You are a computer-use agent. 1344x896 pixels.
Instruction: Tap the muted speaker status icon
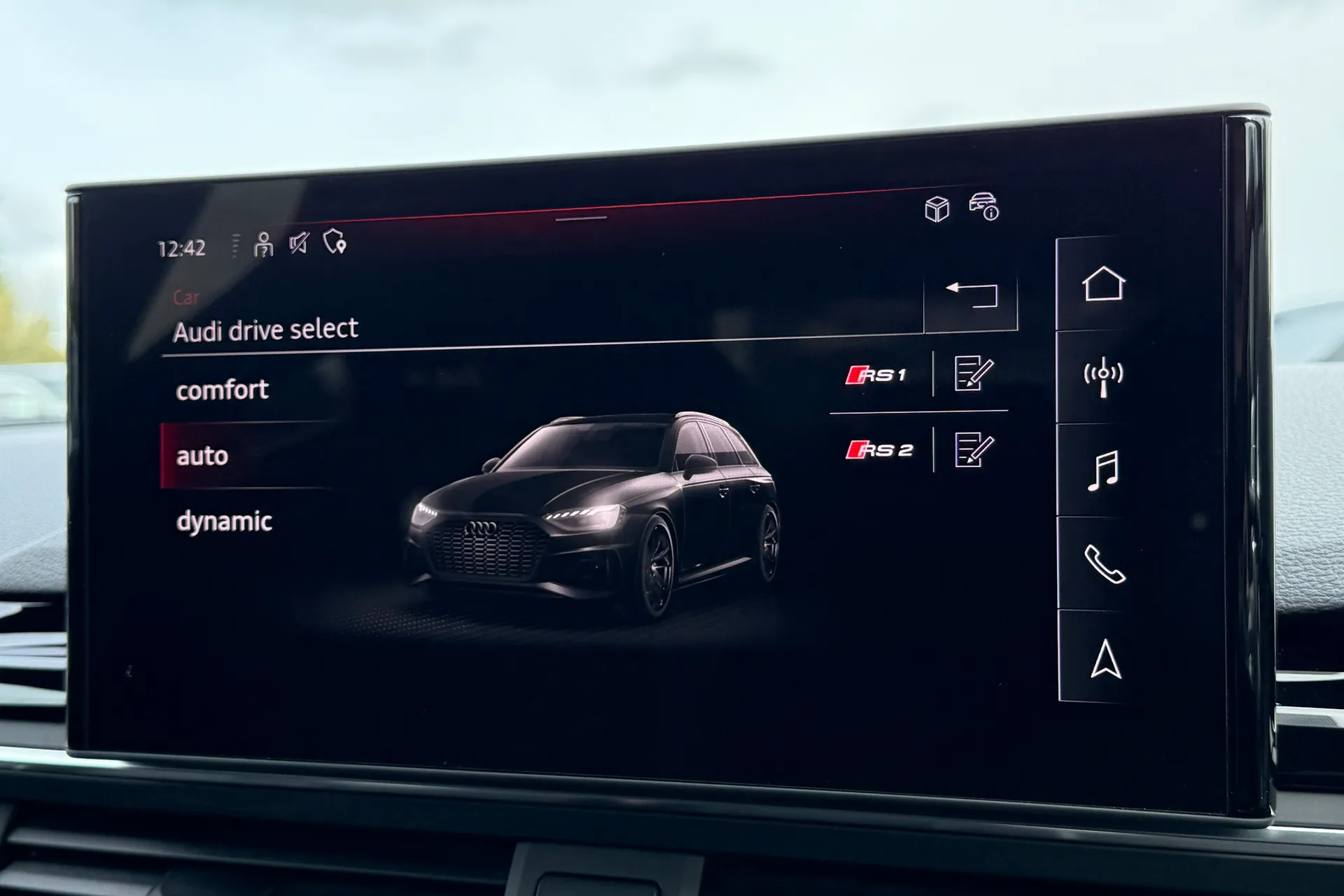(x=297, y=245)
